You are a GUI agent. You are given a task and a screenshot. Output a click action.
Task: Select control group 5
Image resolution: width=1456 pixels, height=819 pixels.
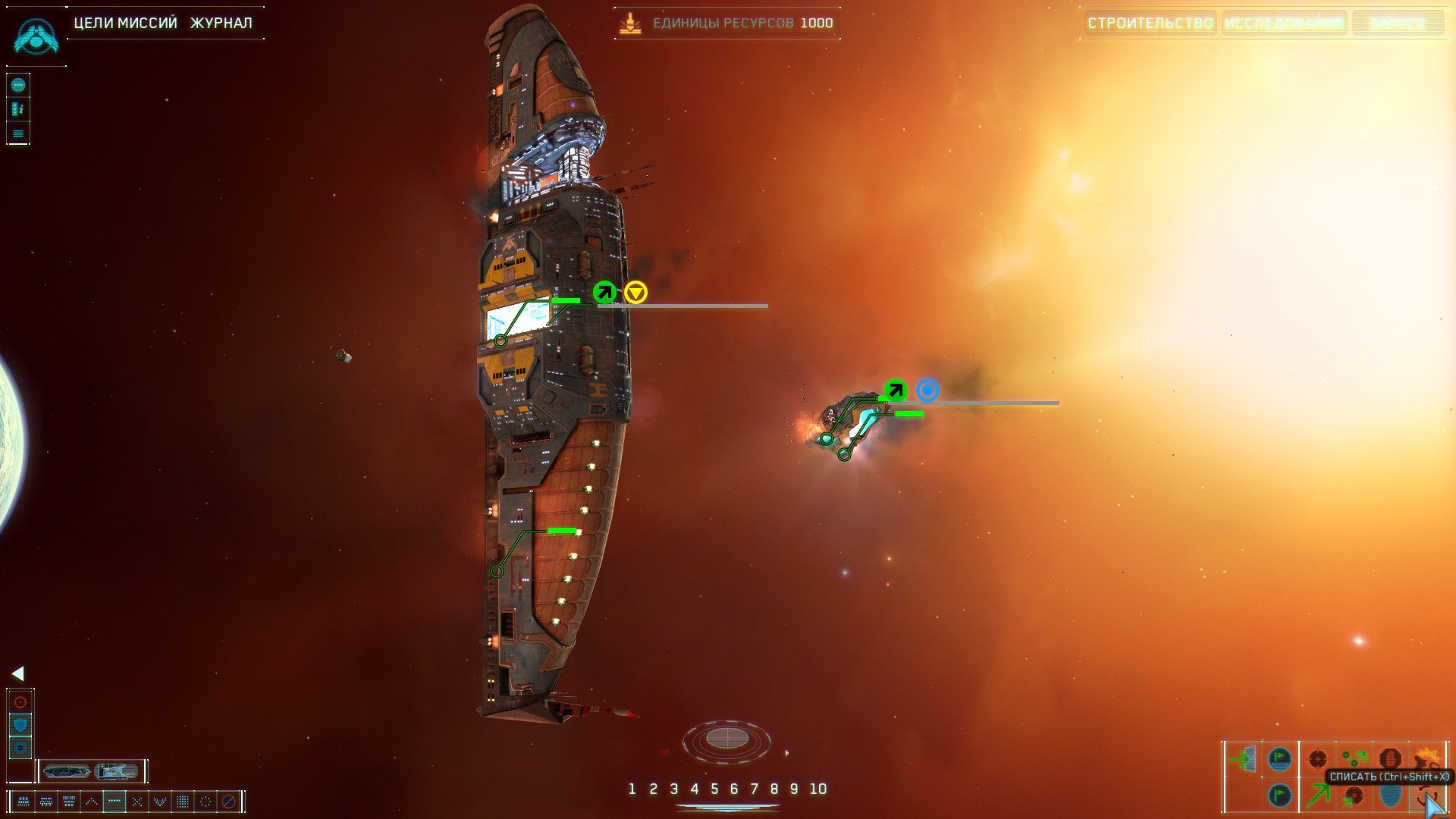click(714, 789)
